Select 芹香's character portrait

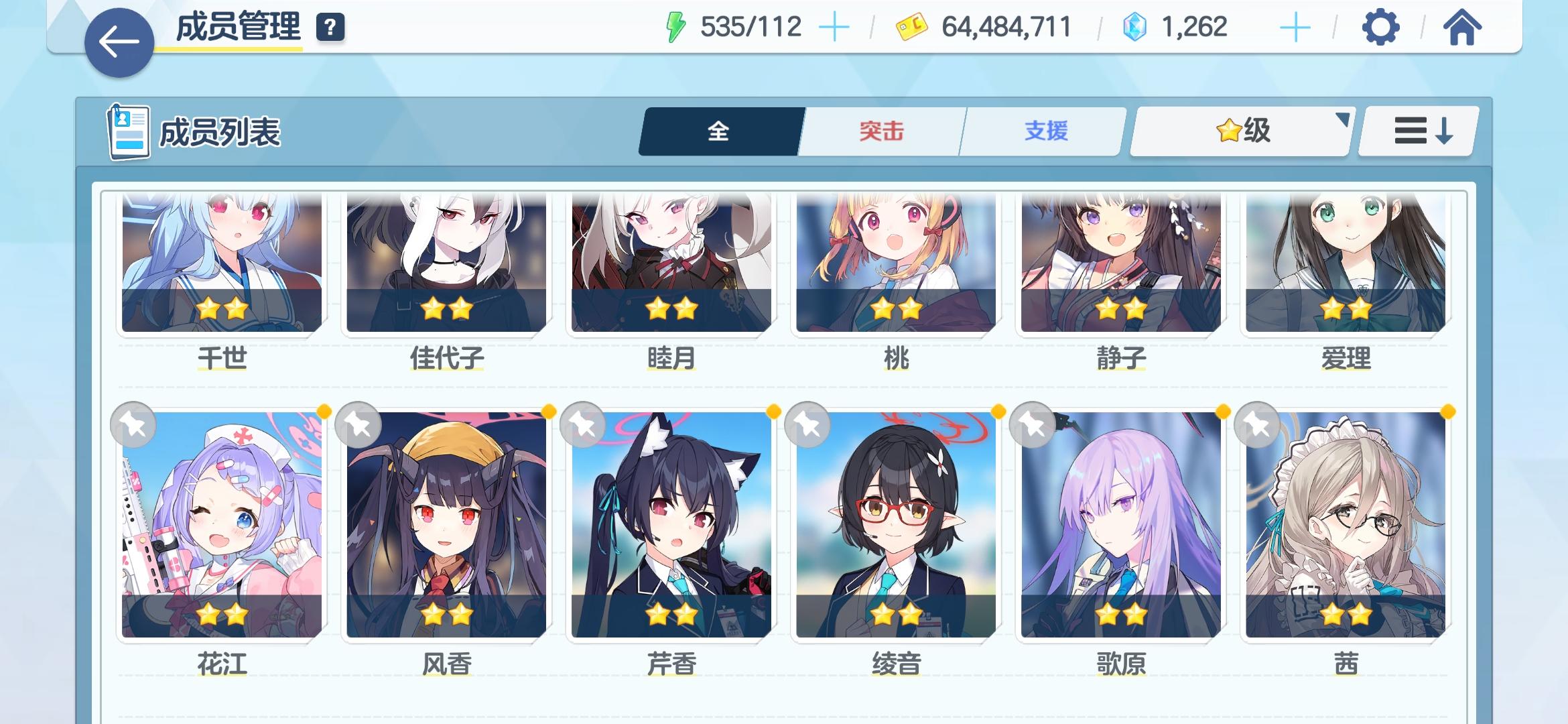click(x=673, y=530)
